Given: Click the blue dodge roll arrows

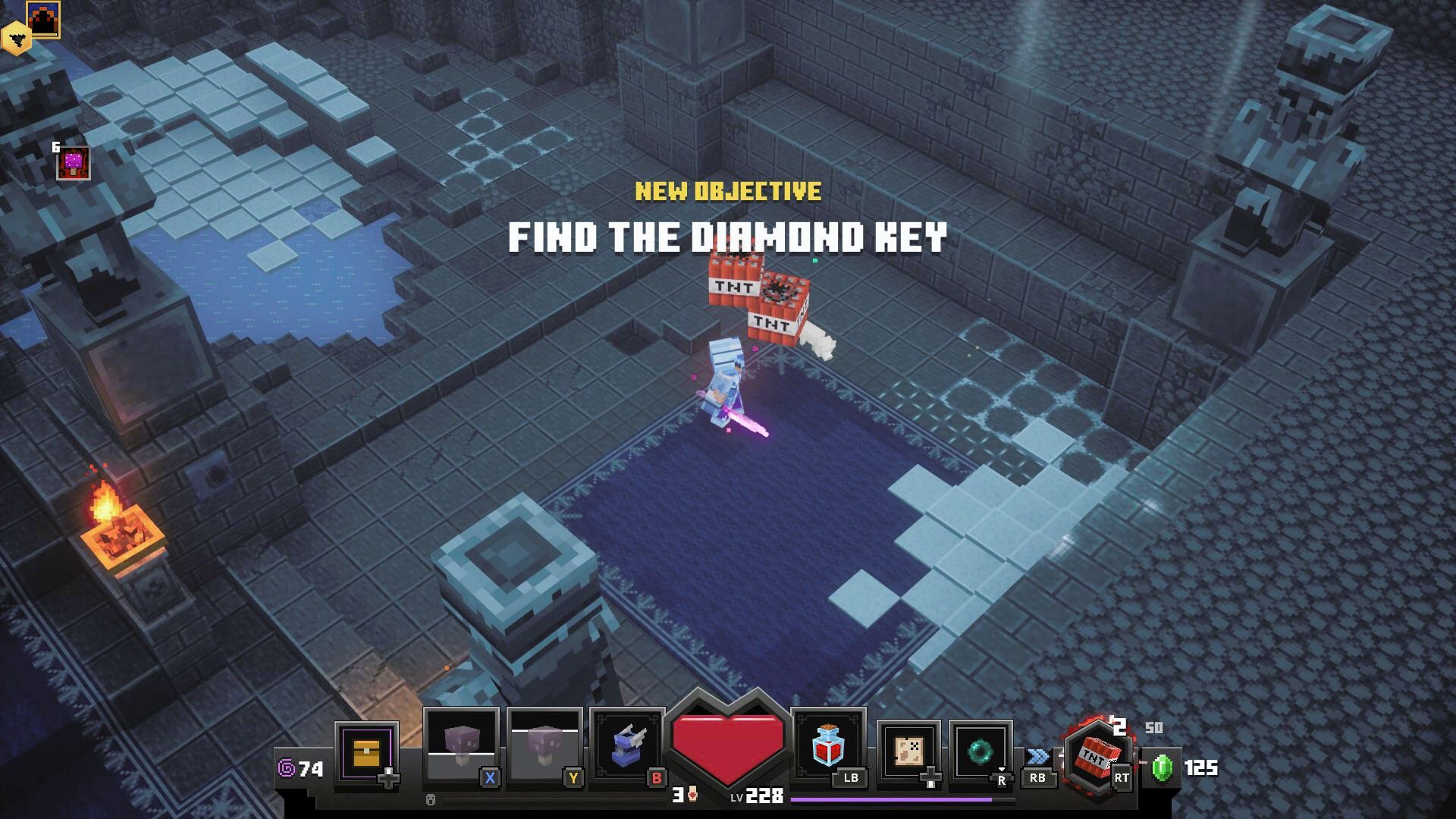Looking at the screenshot, I should click(1037, 757).
